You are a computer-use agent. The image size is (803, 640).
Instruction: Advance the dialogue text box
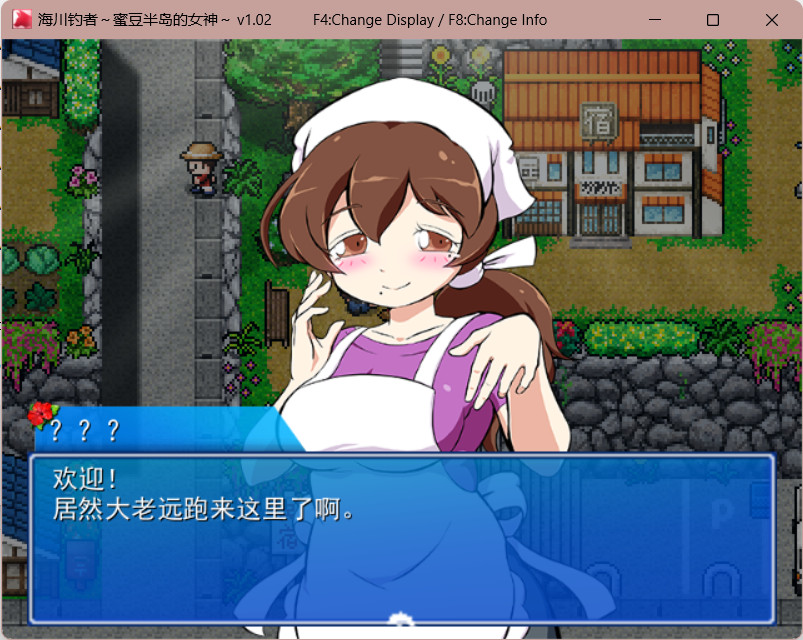coord(401,540)
